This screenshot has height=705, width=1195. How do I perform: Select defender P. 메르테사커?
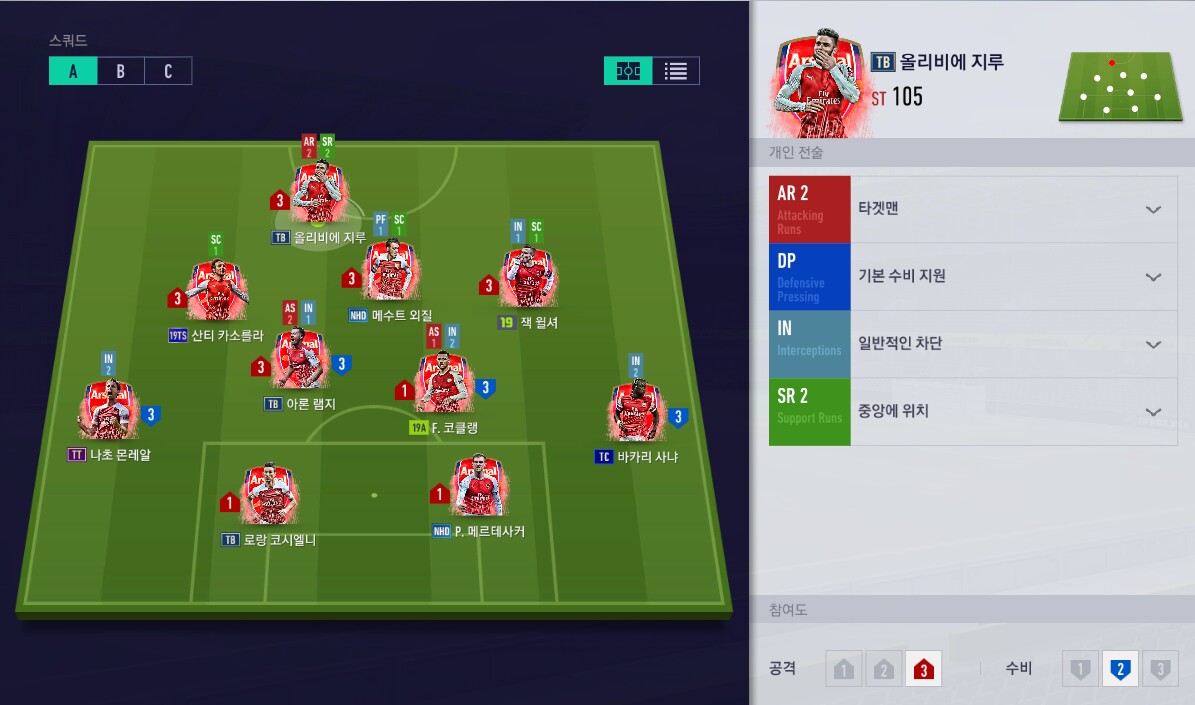pos(478,488)
